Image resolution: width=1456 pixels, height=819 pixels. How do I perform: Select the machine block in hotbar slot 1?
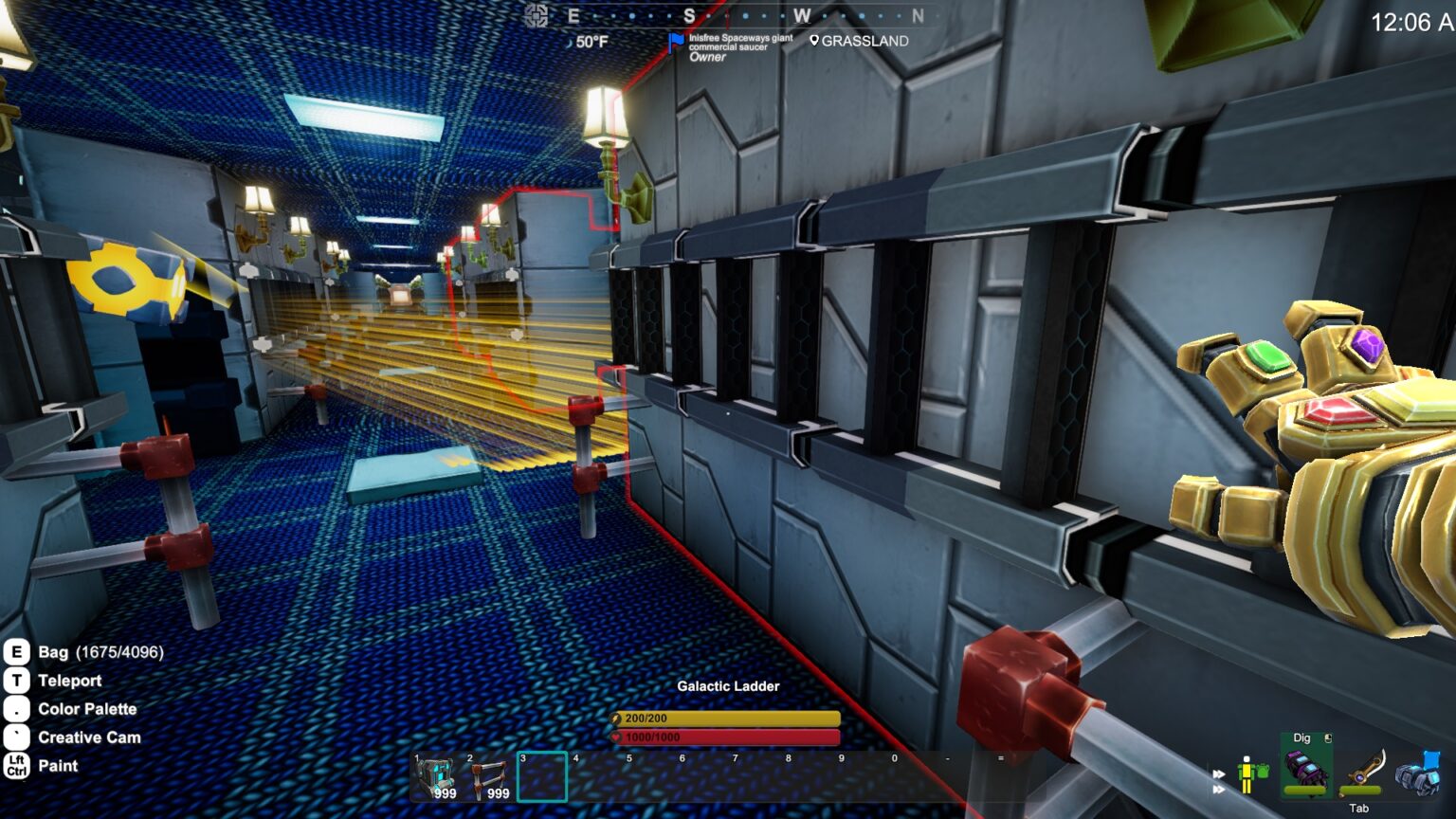click(x=436, y=777)
